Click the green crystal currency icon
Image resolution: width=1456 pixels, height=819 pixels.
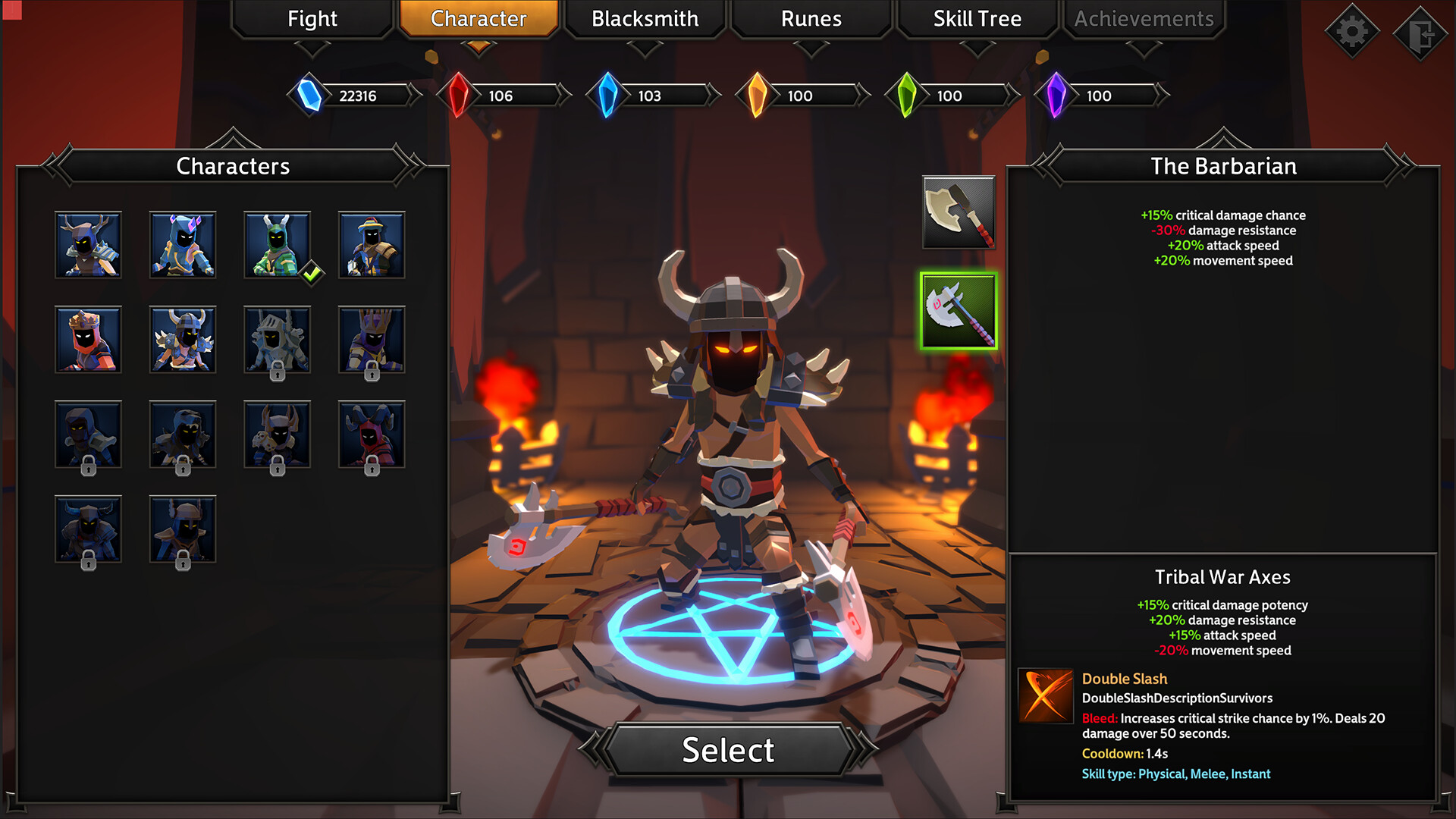click(907, 96)
